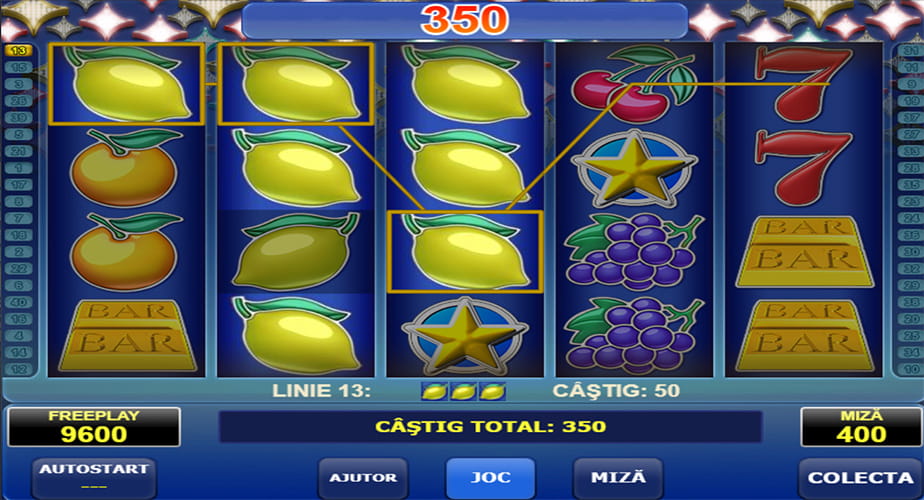Change the bet with the MIZĂ button
The image size is (924, 500).
click(x=617, y=478)
